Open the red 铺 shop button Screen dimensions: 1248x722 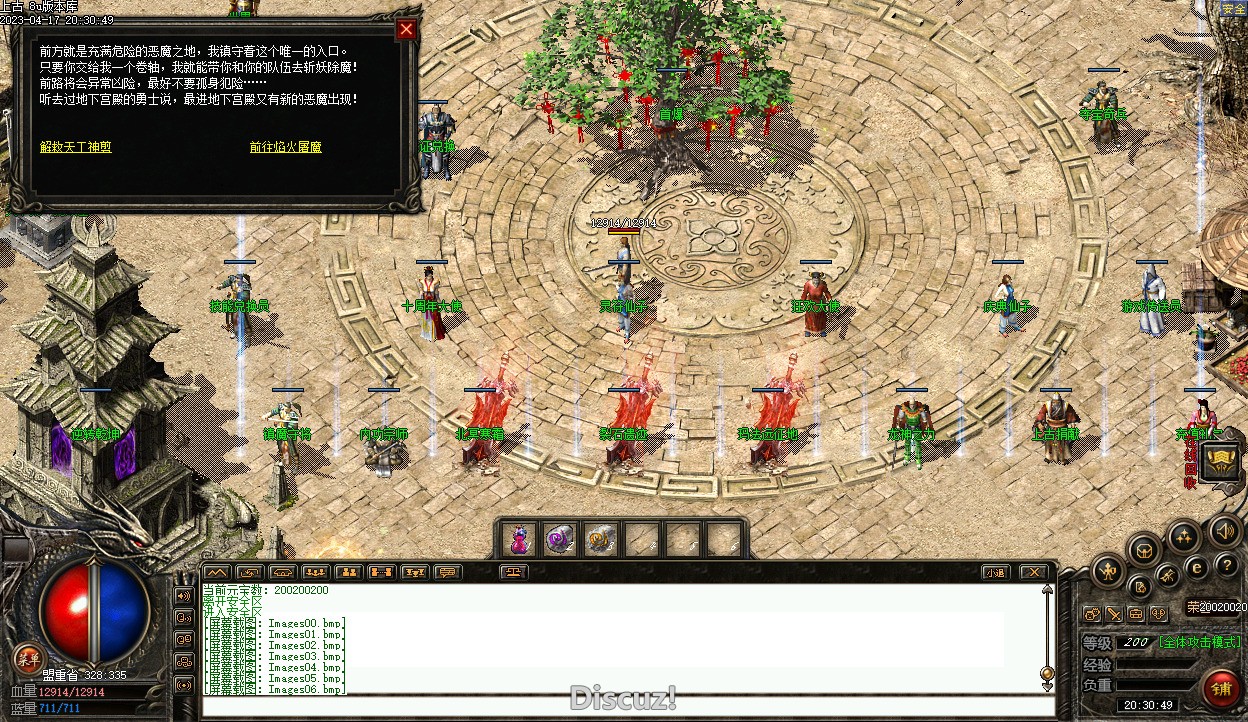coord(1220,688)
